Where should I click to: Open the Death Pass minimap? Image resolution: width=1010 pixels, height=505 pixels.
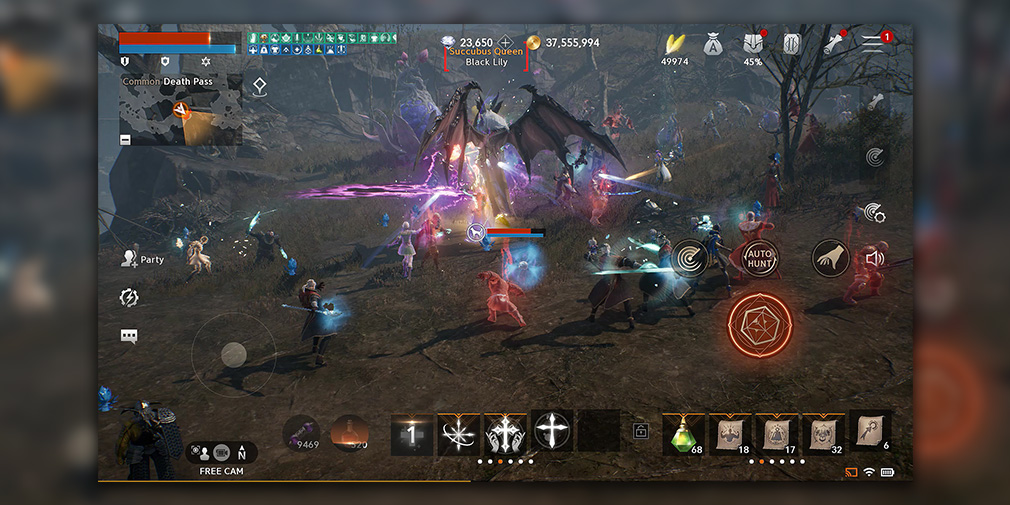pos(181,110)
